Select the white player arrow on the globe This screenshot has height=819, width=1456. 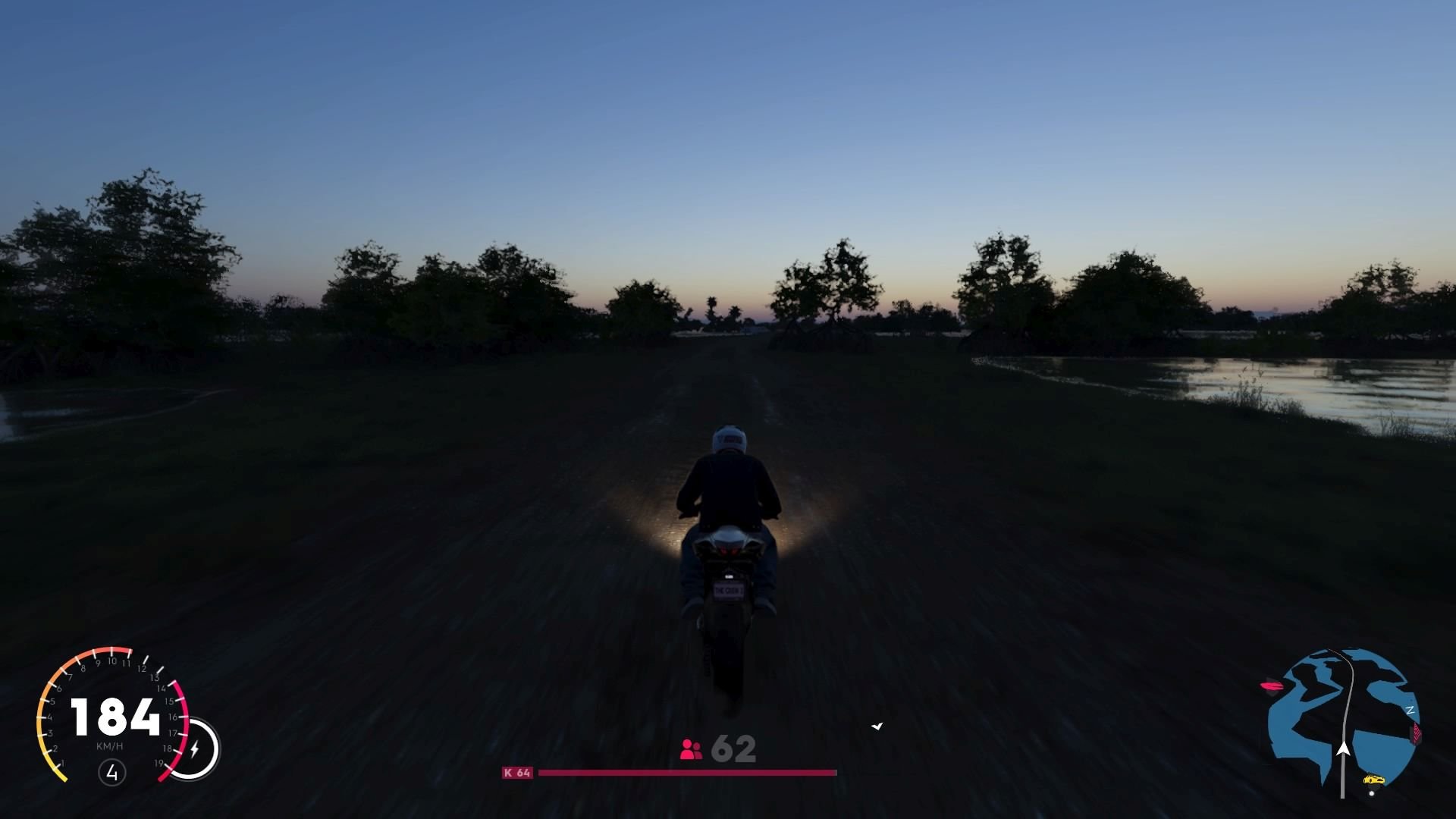1344,749
